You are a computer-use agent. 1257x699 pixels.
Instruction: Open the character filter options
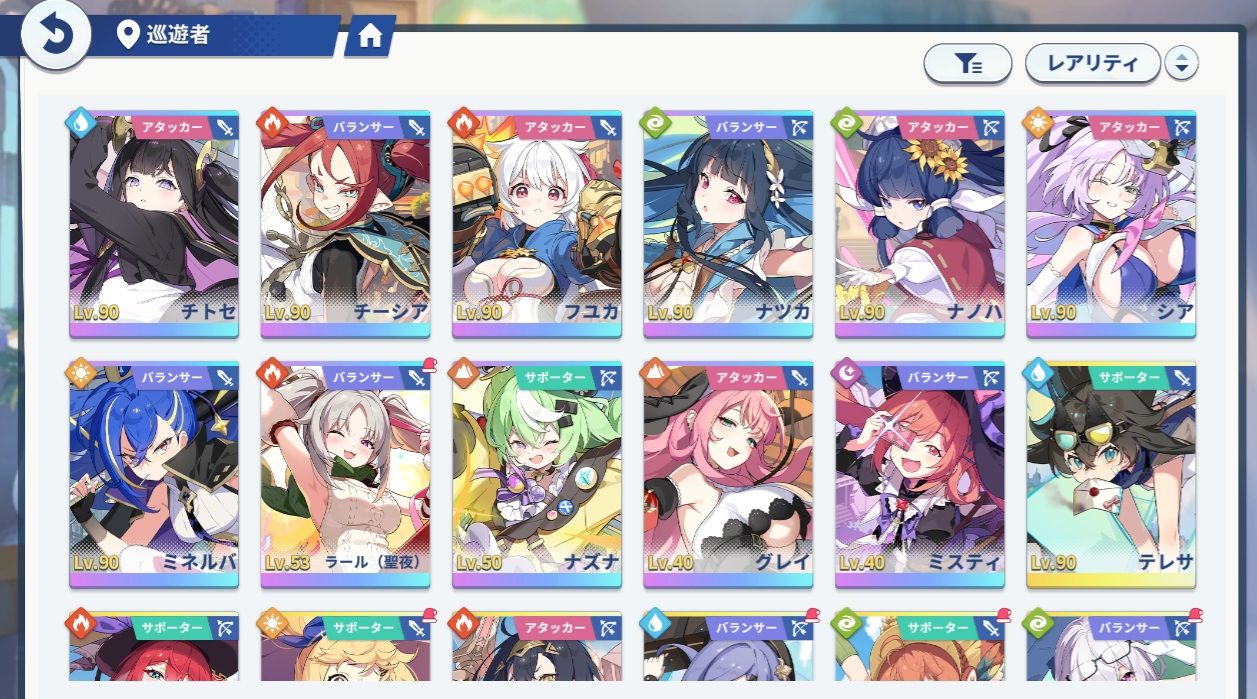pos(967,64)
